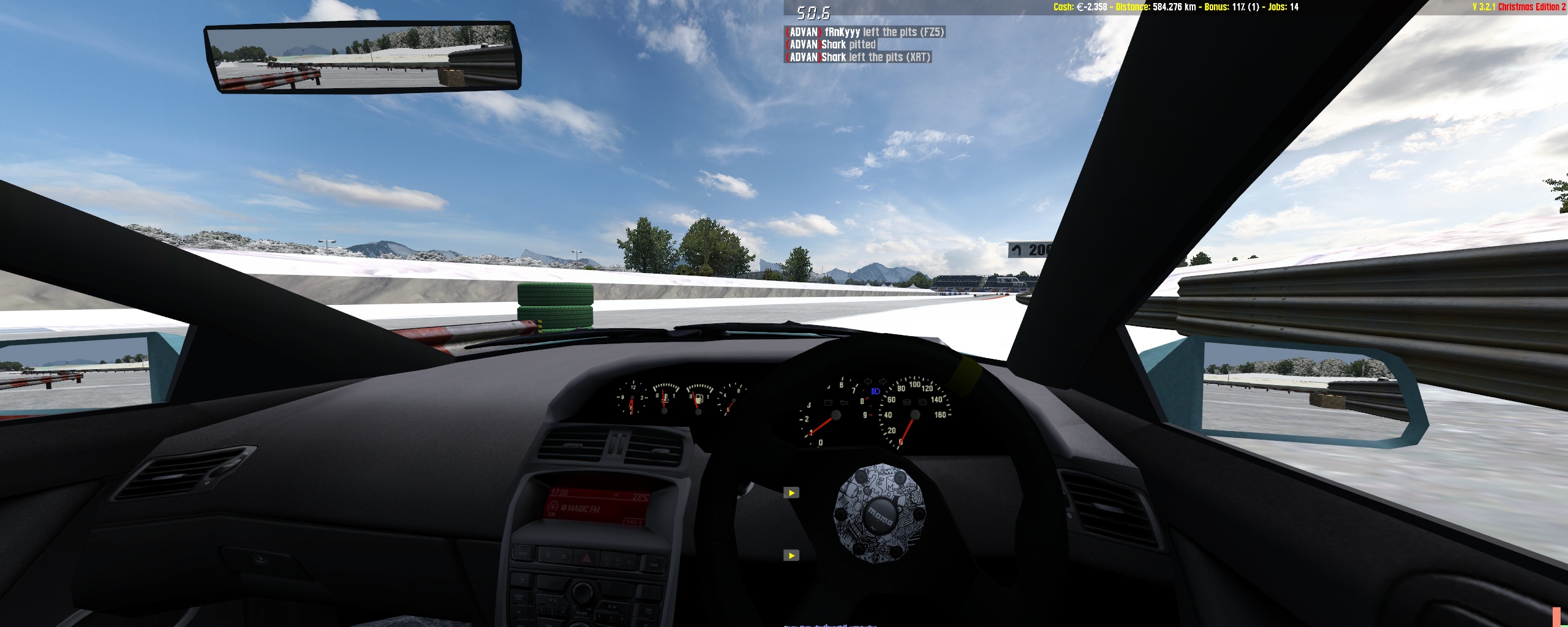Click the upper yellow arrow button
Image resolution: width=1568 pixels, height=627 pixels.
(791, 493)
